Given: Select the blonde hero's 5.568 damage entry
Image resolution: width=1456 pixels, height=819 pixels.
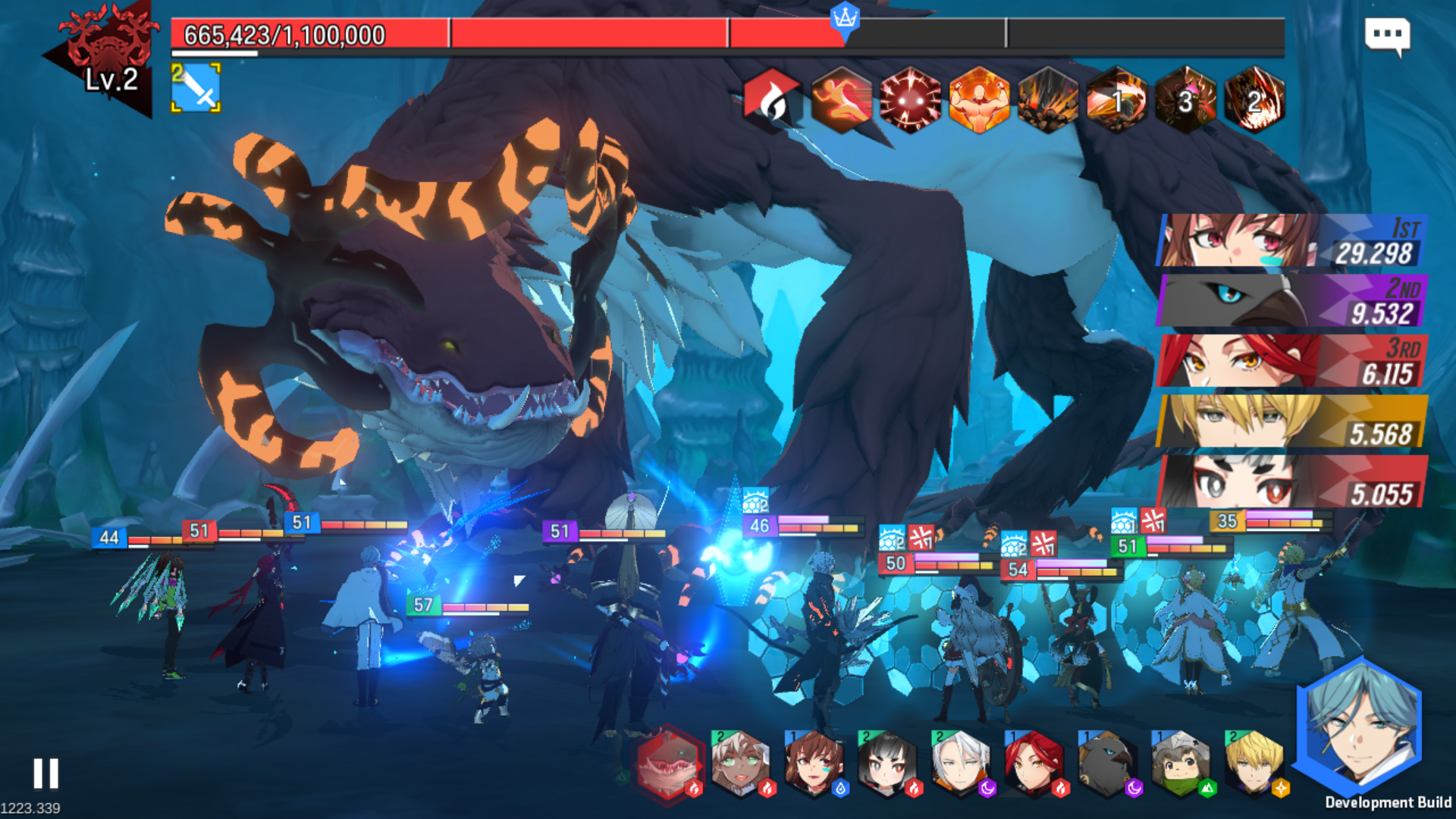Looking at the screenshot, I should coord(1292,422).
